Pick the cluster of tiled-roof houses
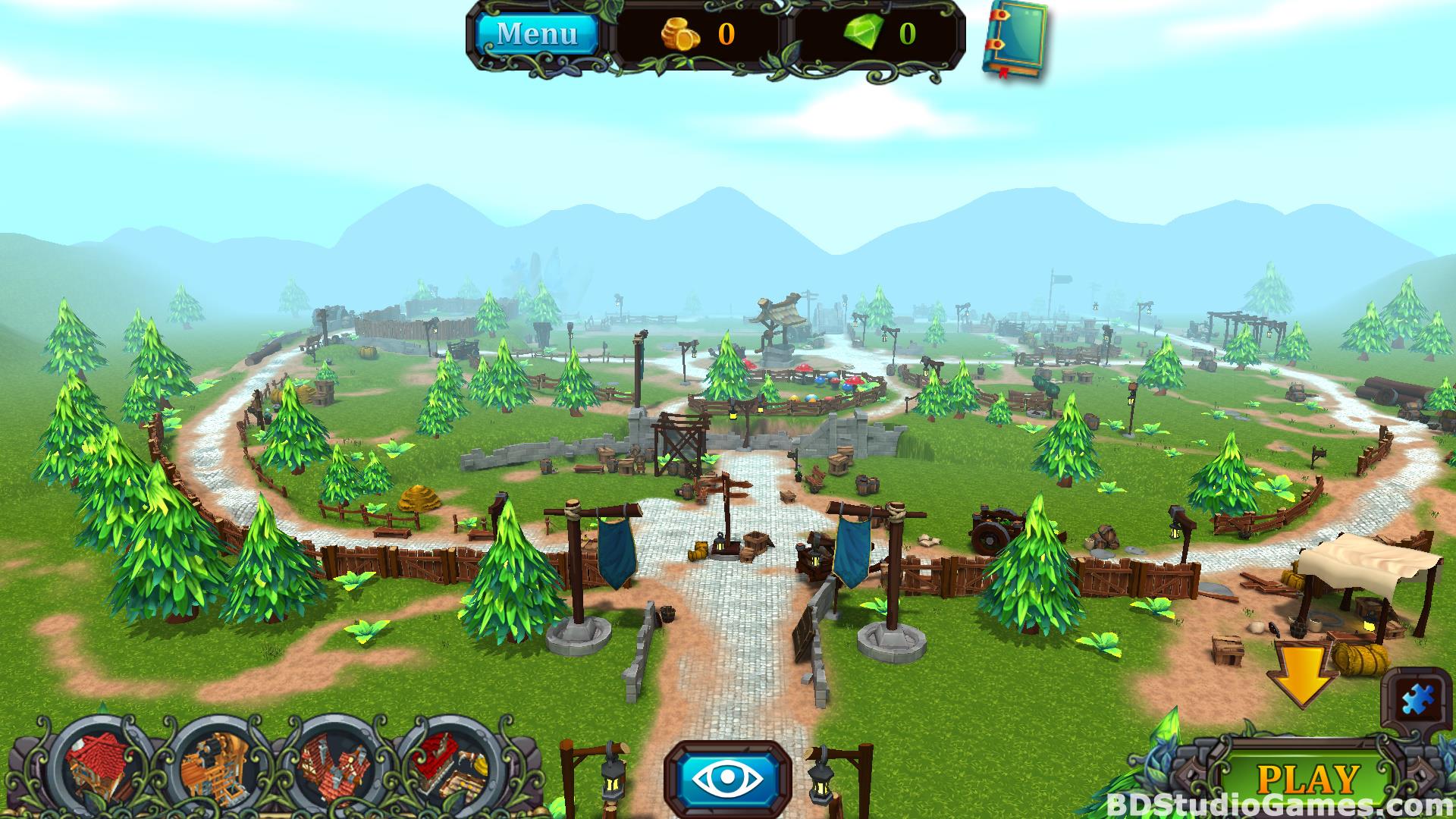Image resolution: width=1456 pixels, height=819 pixels. click(334, 769)
